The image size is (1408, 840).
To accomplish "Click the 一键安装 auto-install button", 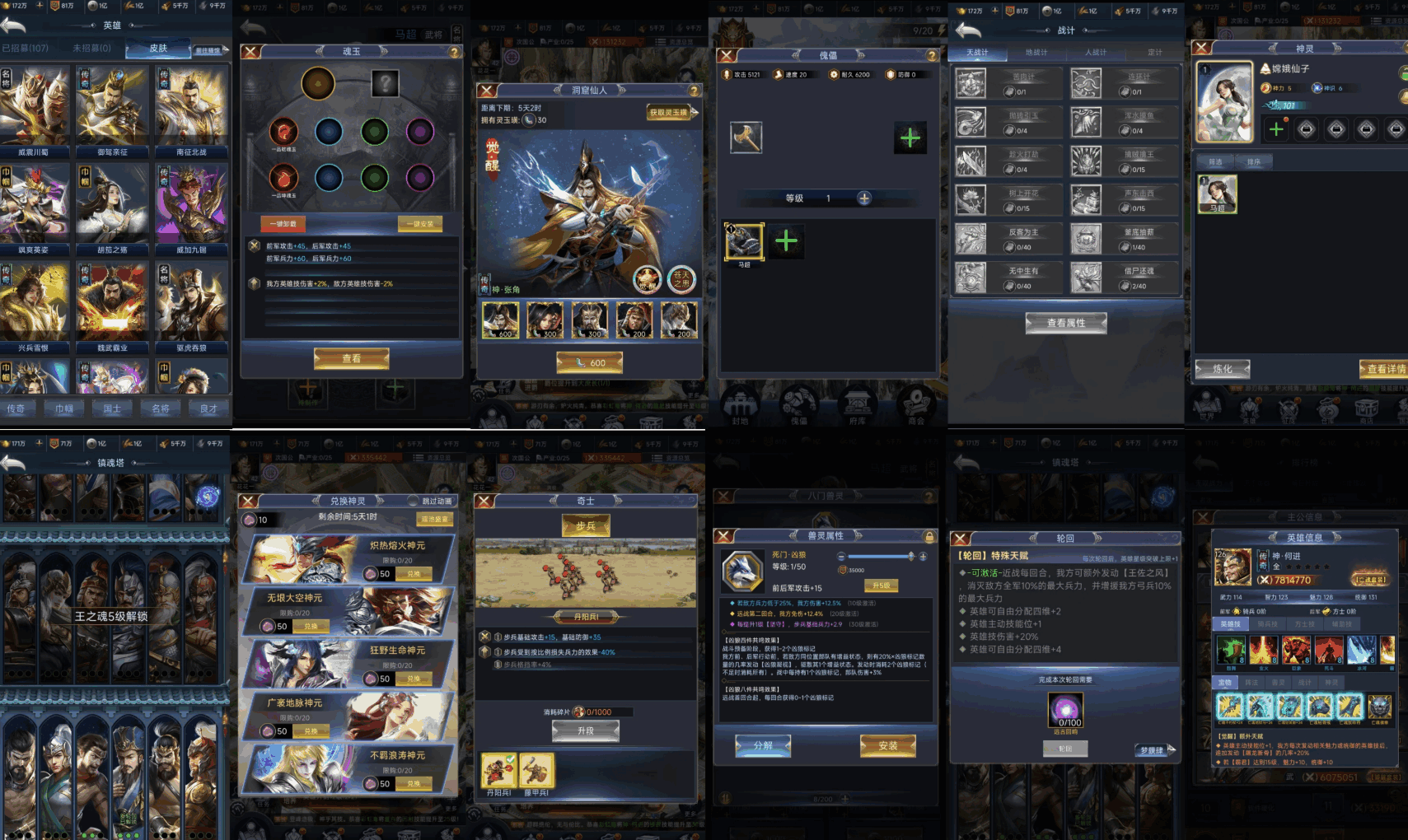I will click(x=419, y=224).
